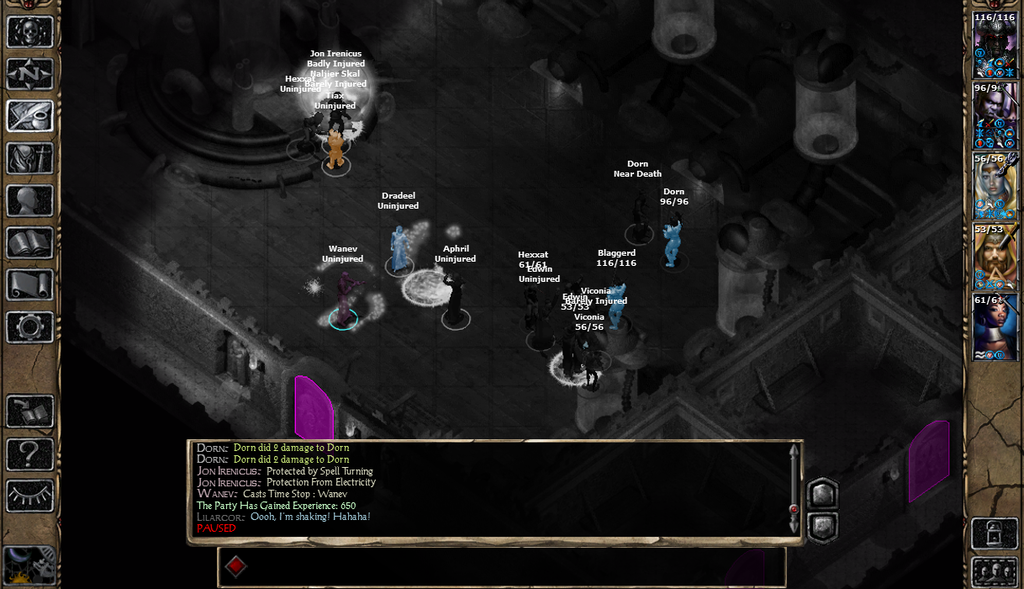This screenshot has width=1024, height=589.
Task: Toggle the party AI lock button
Action: [994, 532]
